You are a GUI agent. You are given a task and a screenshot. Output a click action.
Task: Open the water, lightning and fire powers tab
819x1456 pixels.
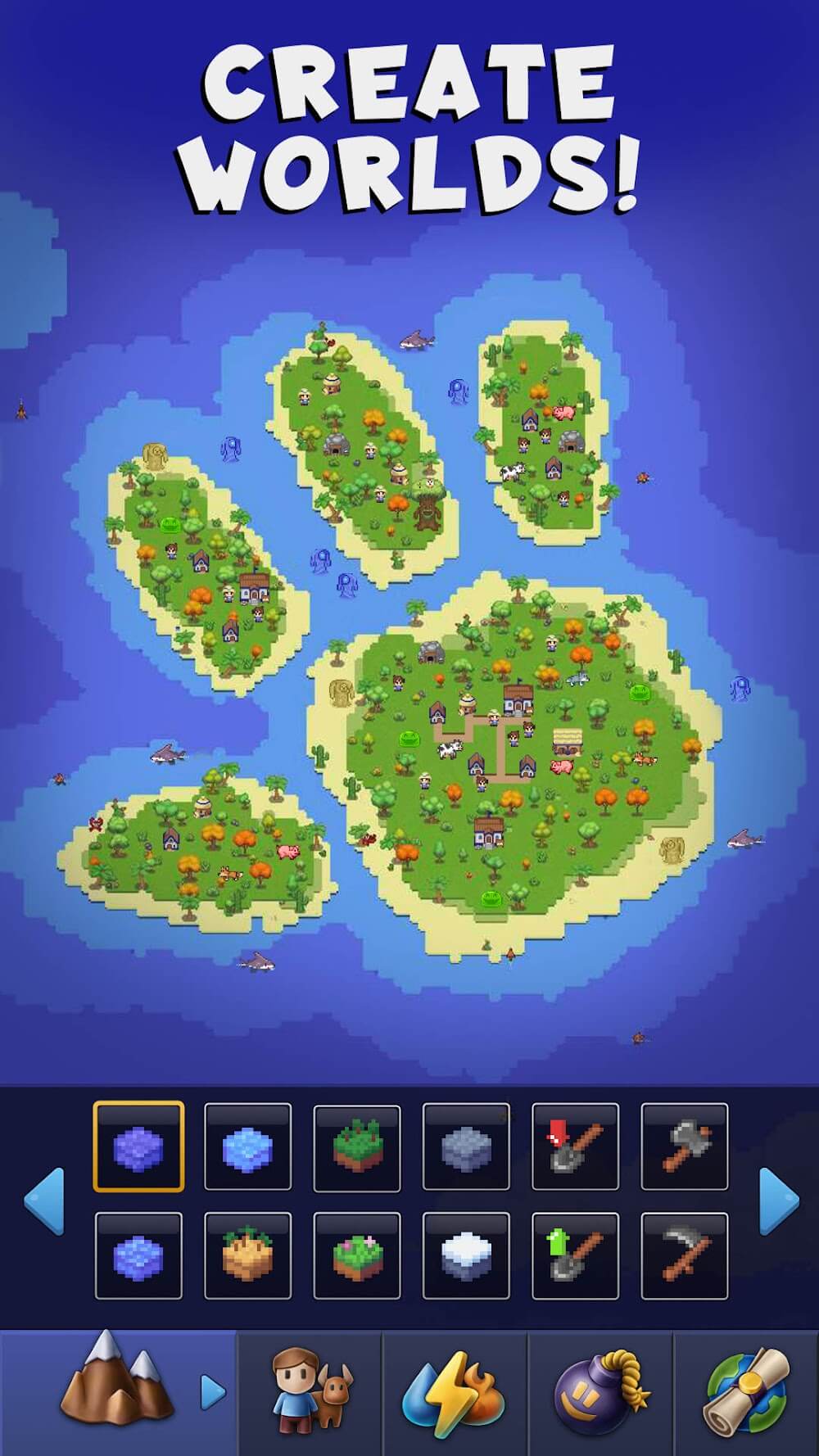pos(455,1392)
